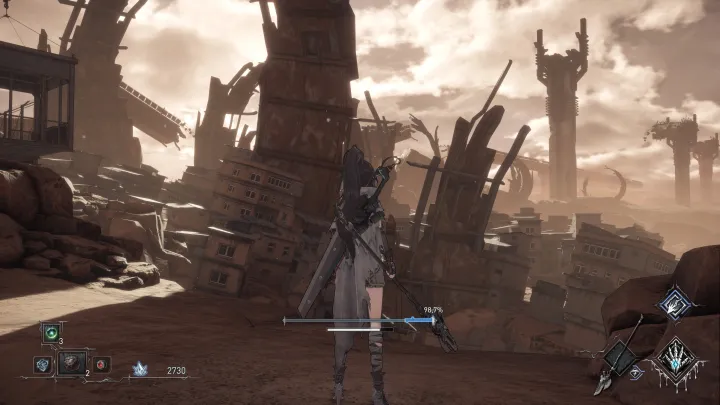Use the central stone item slot
720x405 pixels.
coord(72,363)
